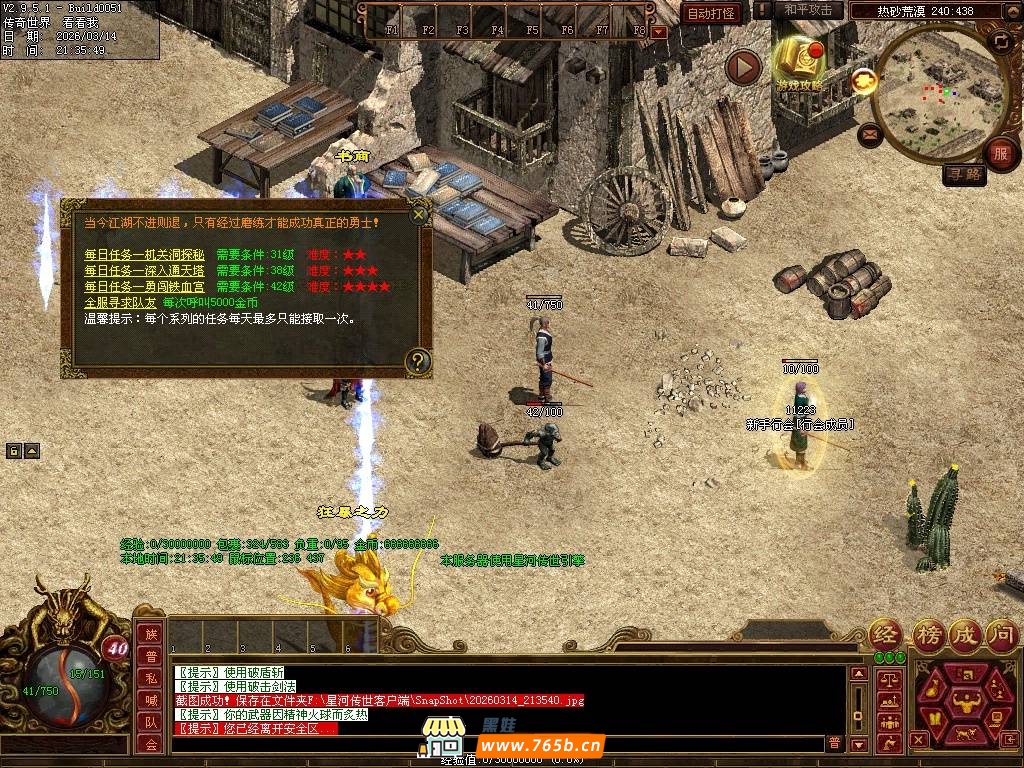Select the 深入通天塔 daily quest
Viewport: 1024px width, 768px height.
tap(144, 271)
